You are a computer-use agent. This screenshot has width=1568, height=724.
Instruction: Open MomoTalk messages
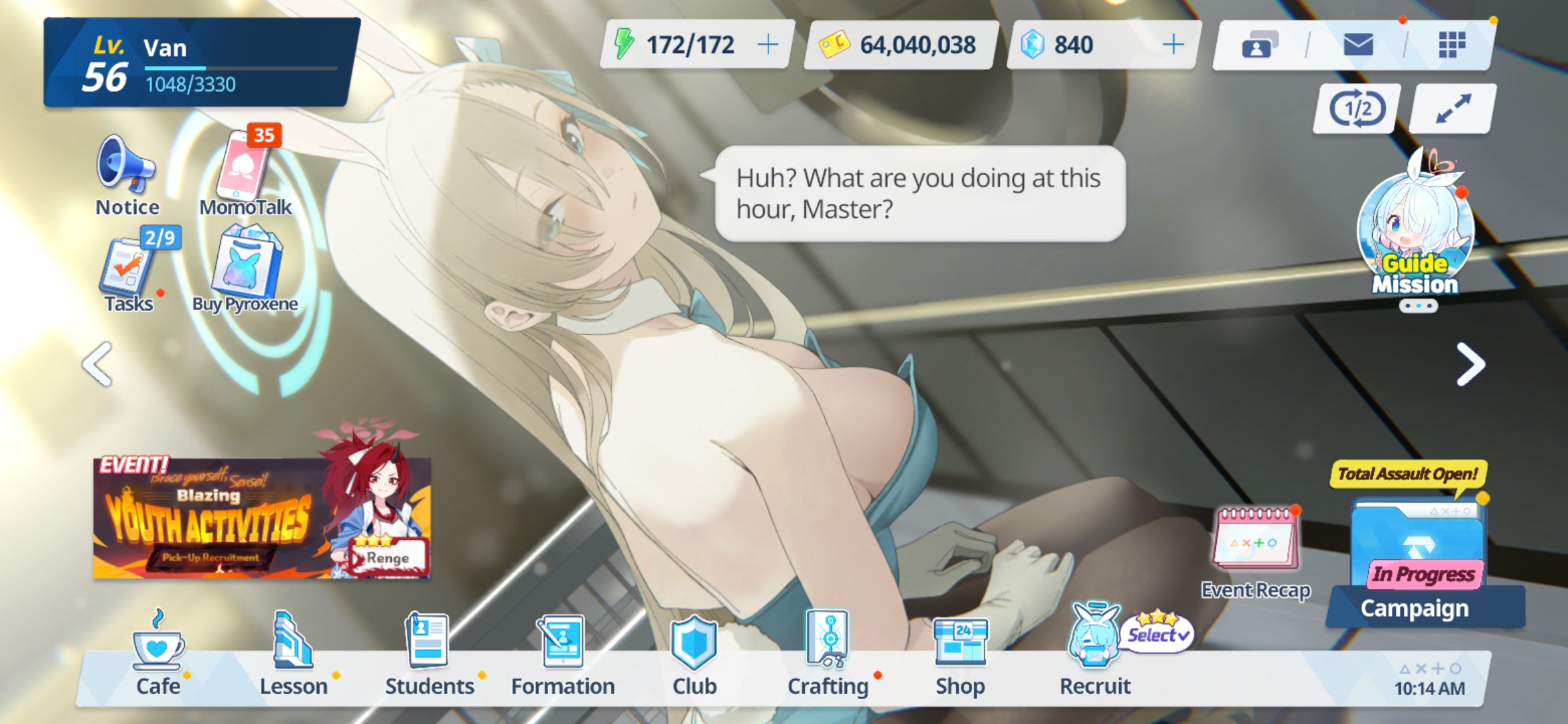pyautogui.click(x=245, y=169)
